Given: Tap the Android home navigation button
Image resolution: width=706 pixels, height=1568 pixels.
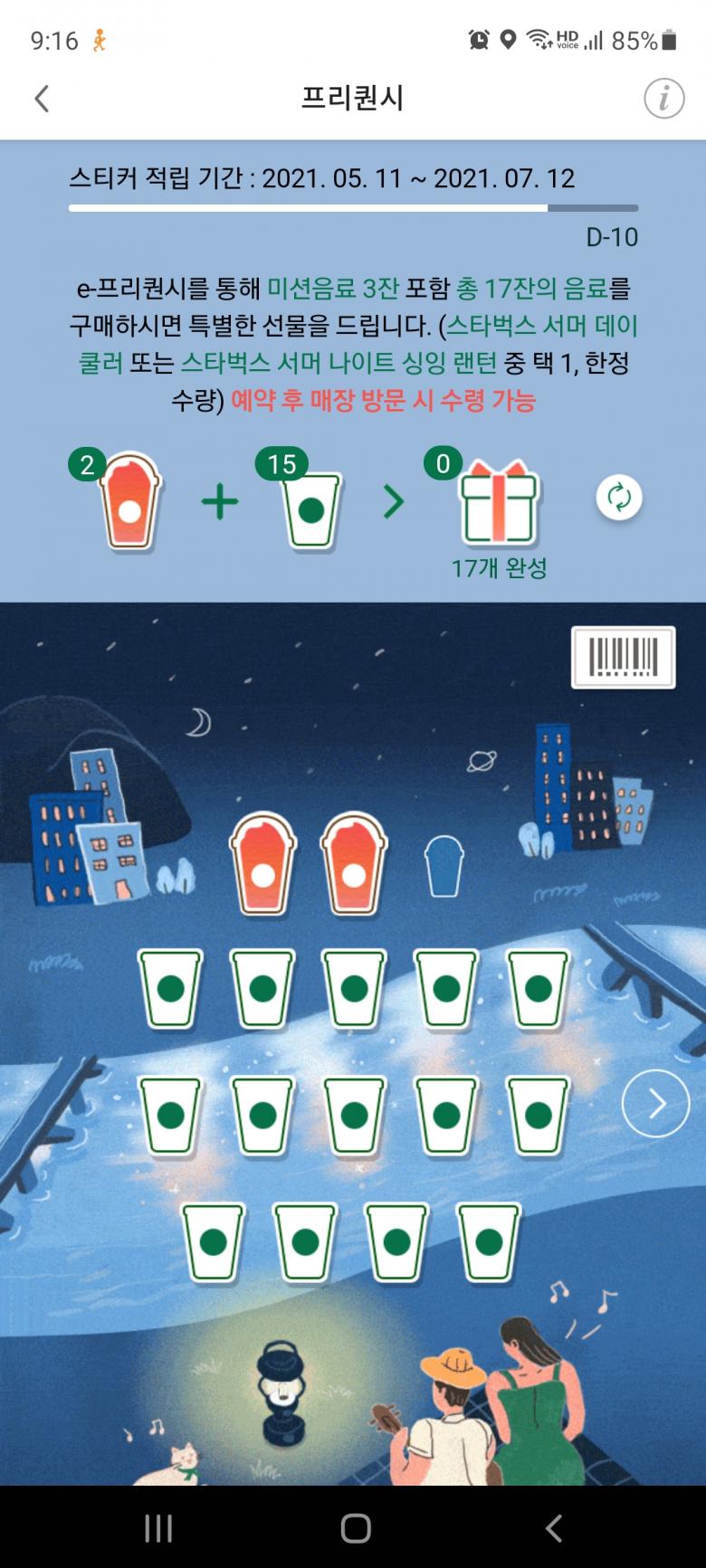Looking at the screenshot, I should 355,1528.
